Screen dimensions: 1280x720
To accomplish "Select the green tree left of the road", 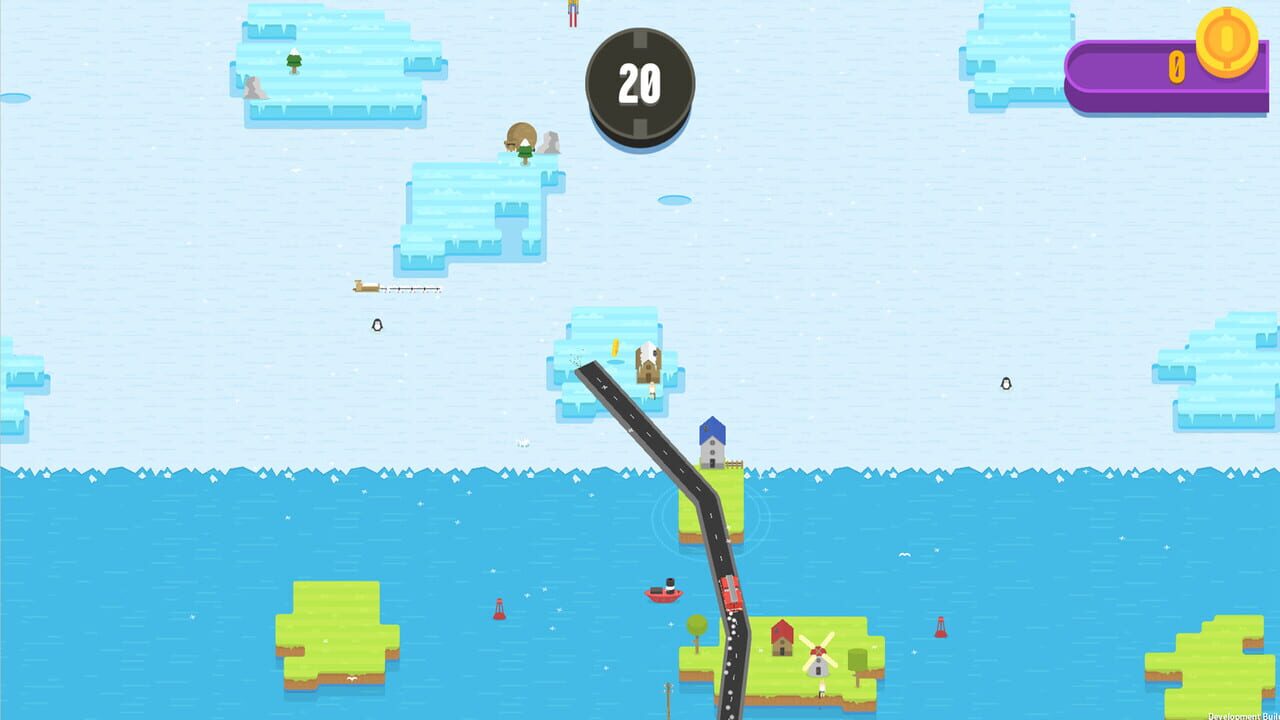I will (697, 625).
